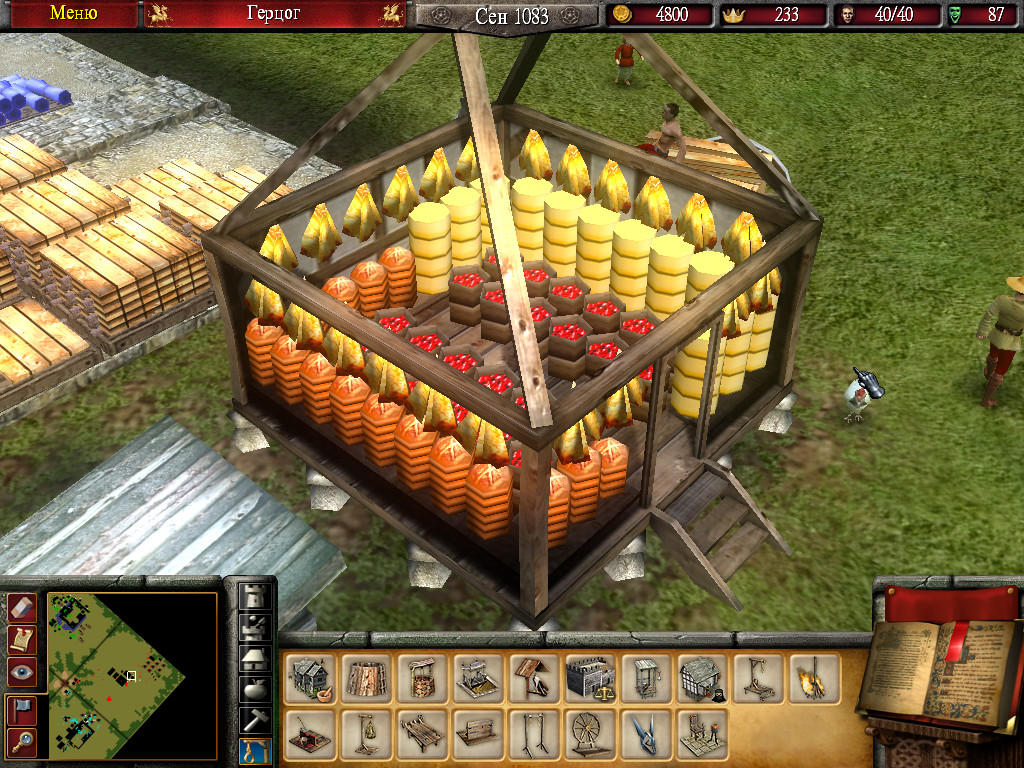Pick the burning stake building
This screenshot has height=768, width=1024.
point(814,678)
